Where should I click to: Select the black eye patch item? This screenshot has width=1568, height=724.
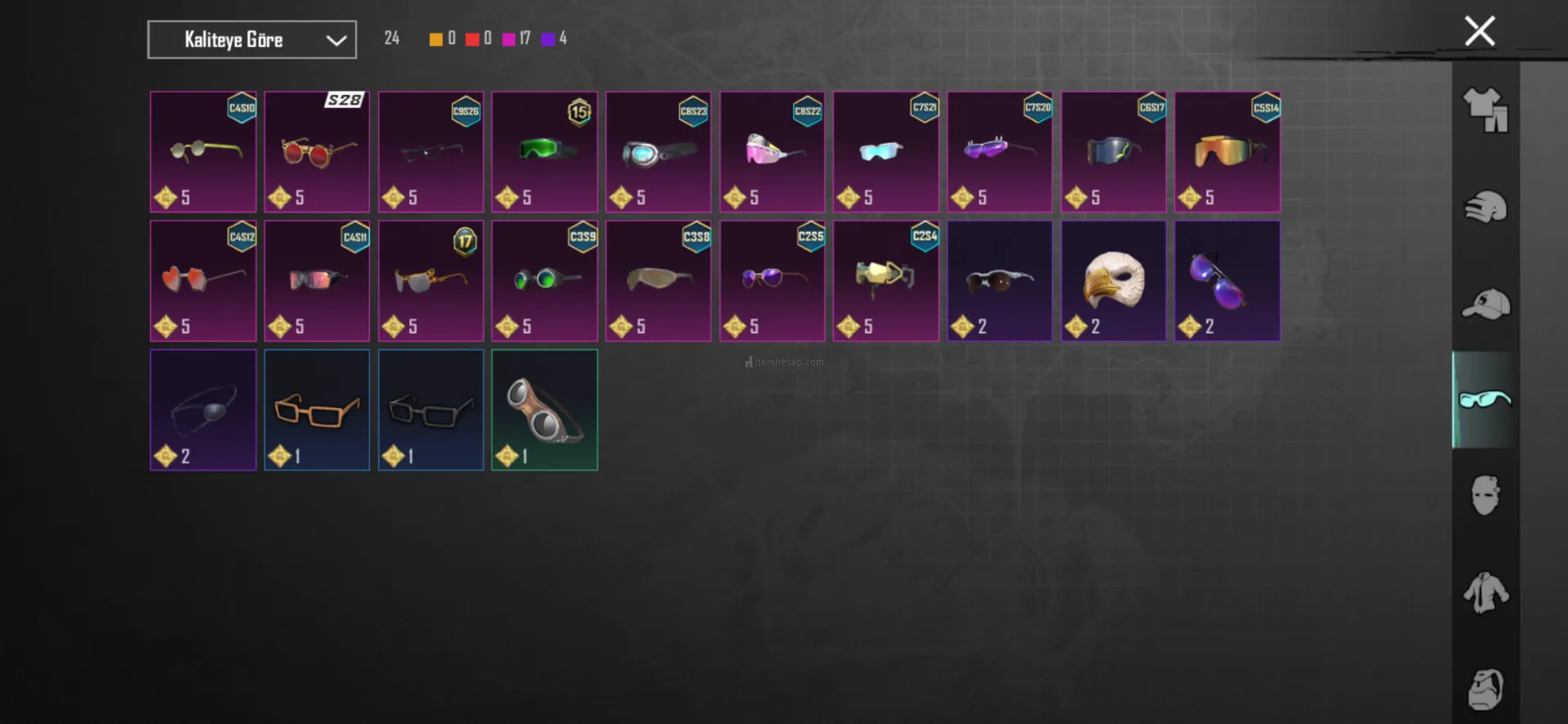[x=203, y=410]
